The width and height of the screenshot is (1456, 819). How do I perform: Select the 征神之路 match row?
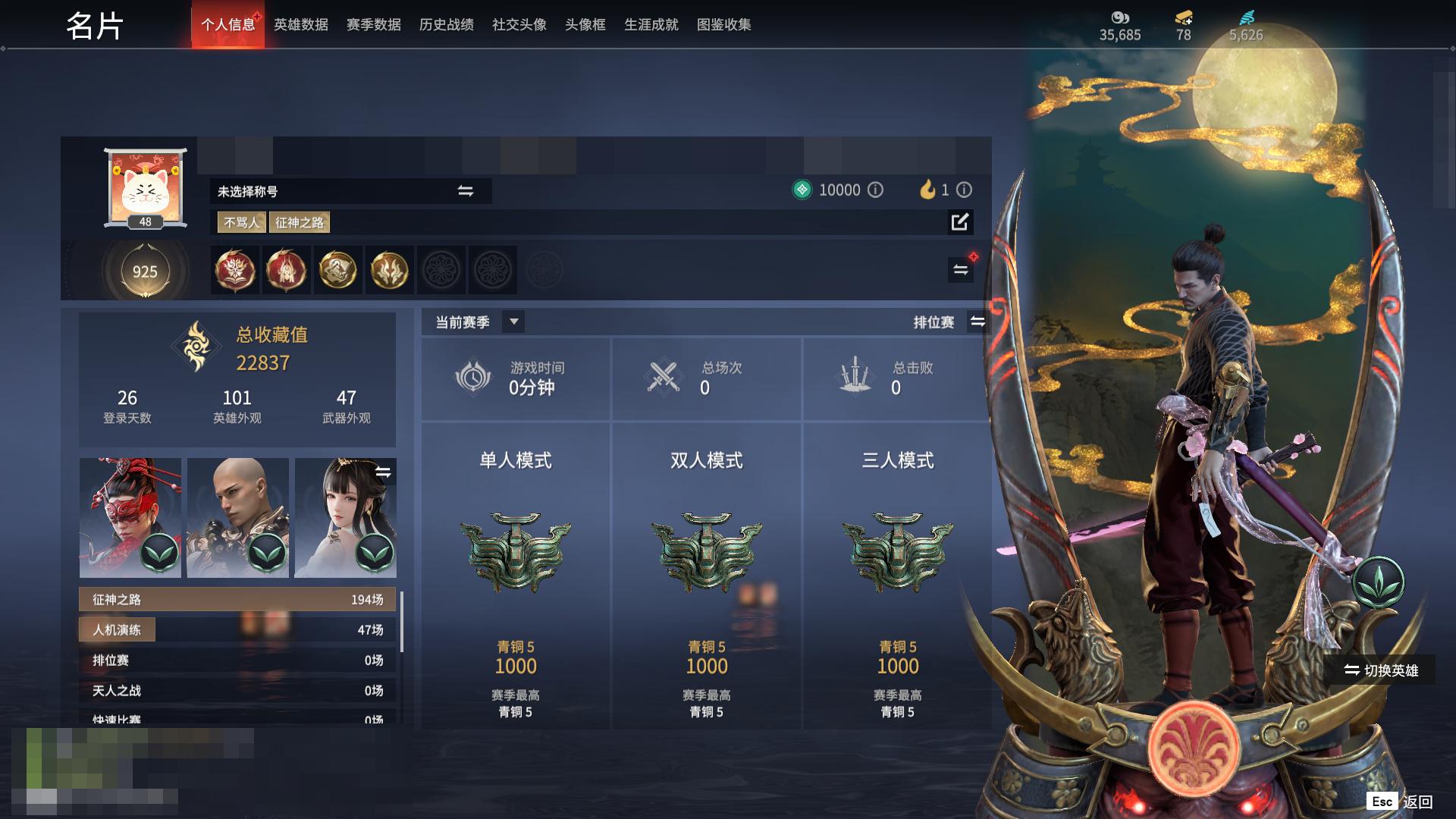tap(237, 599)
